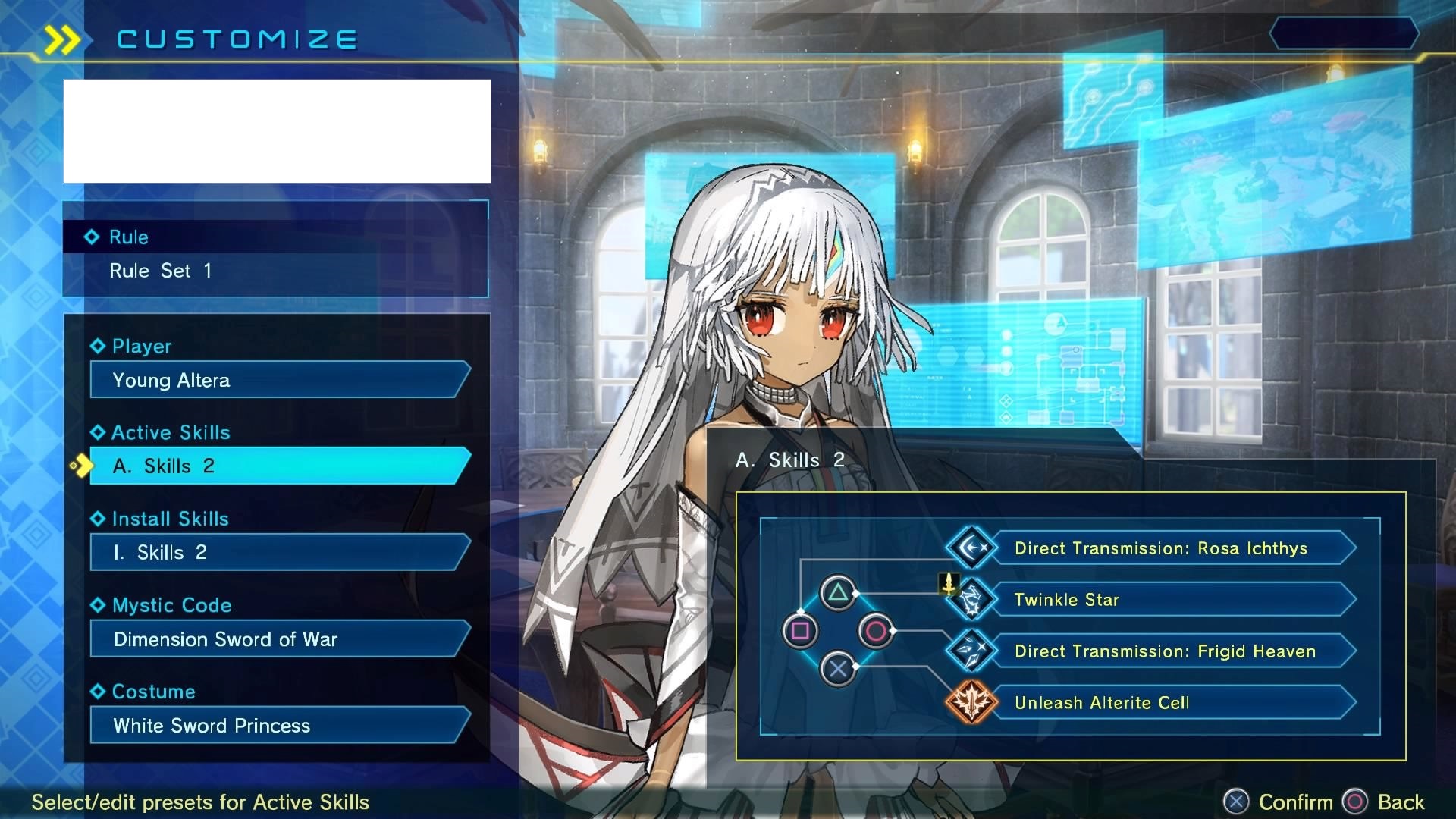Click the Rosa Ichthys skill icon
The width and height of the screenshot is (1456, 819).
tap(971, 548)
